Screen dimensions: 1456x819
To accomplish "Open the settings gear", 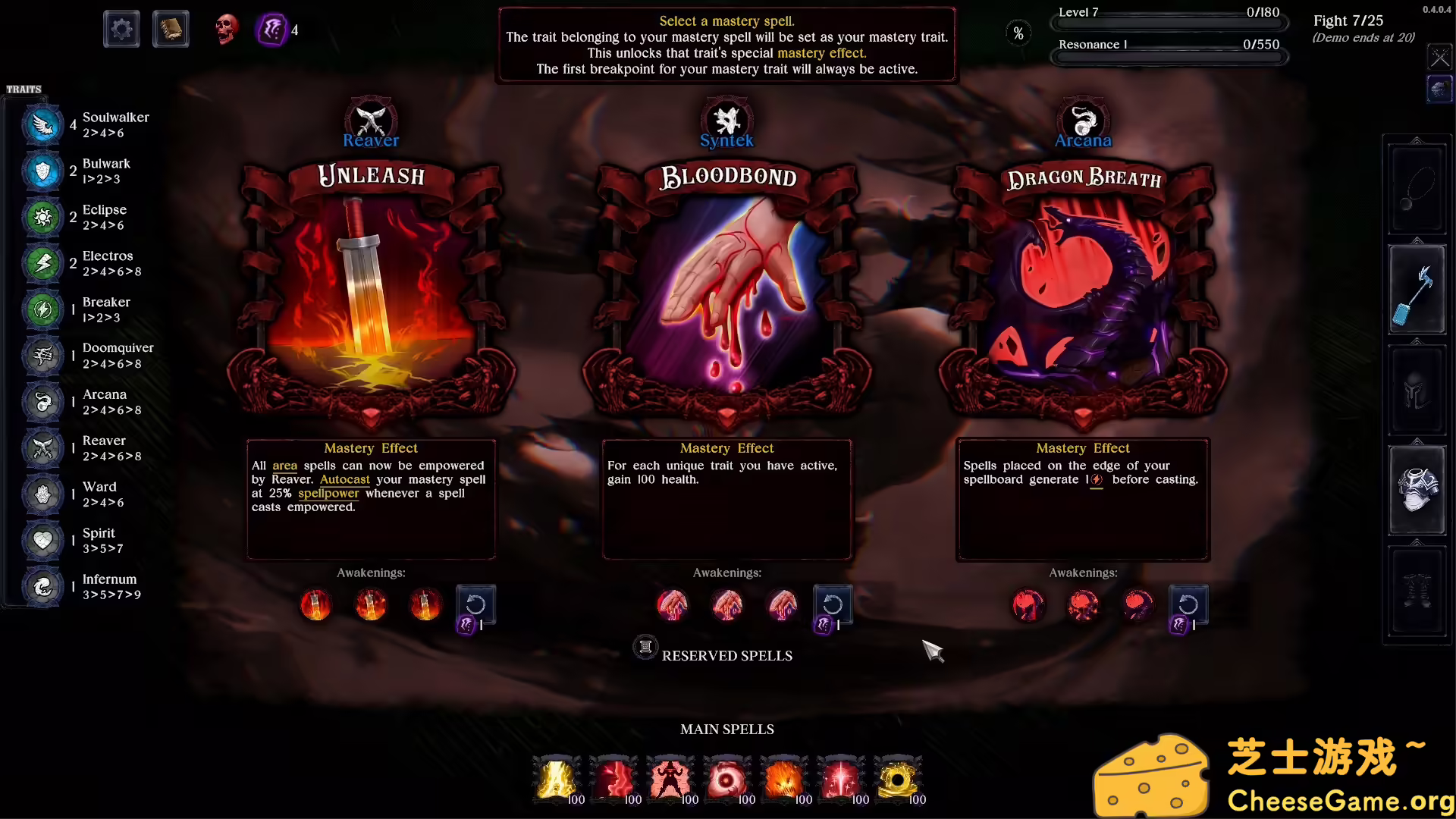I will 121,28.
